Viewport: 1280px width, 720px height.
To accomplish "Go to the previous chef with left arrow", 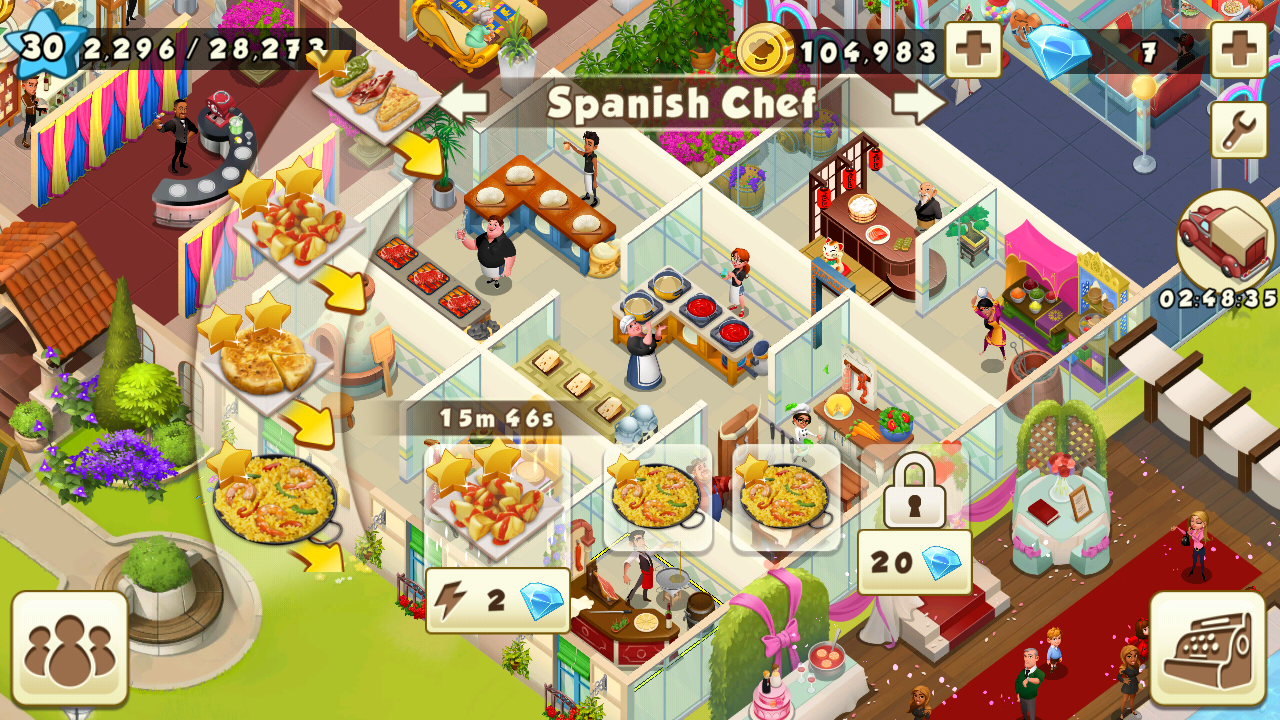I will [463, 103].
